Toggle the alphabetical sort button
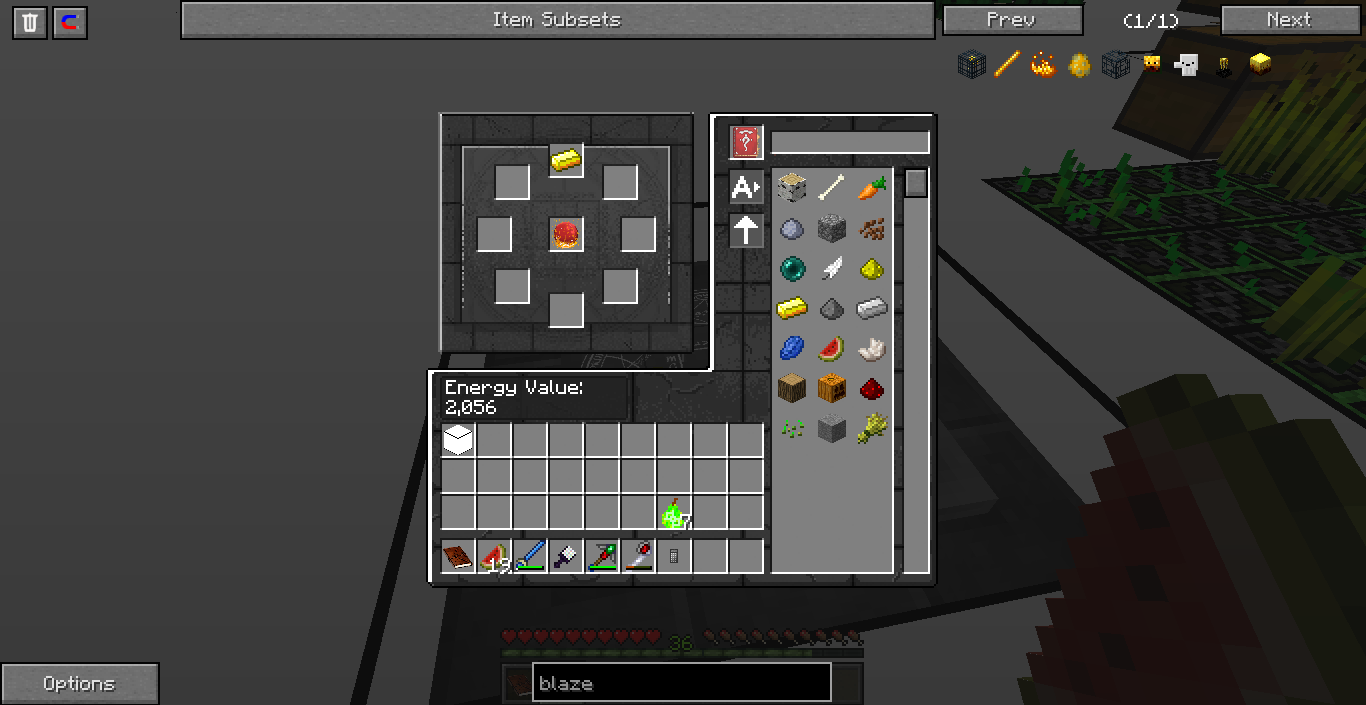Screen dimensions: 1366x705 (746, 187)
